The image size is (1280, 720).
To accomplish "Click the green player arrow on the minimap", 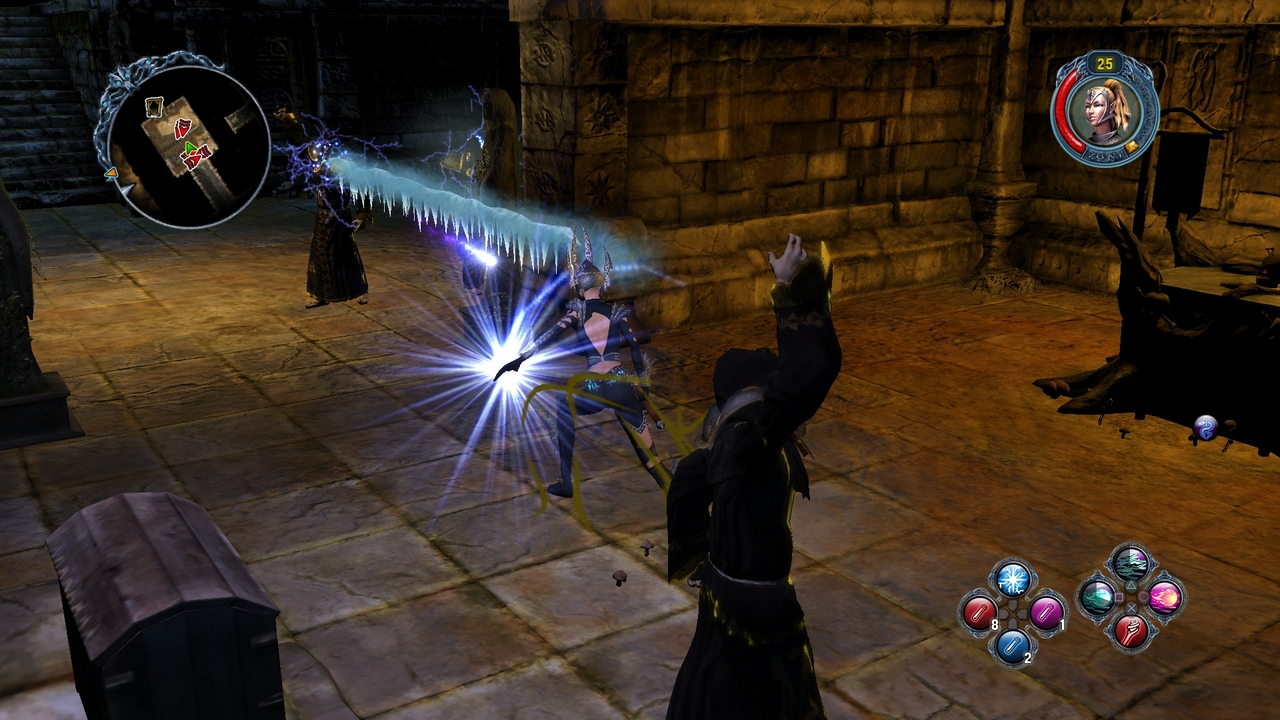I will click(x=190, y=147).
